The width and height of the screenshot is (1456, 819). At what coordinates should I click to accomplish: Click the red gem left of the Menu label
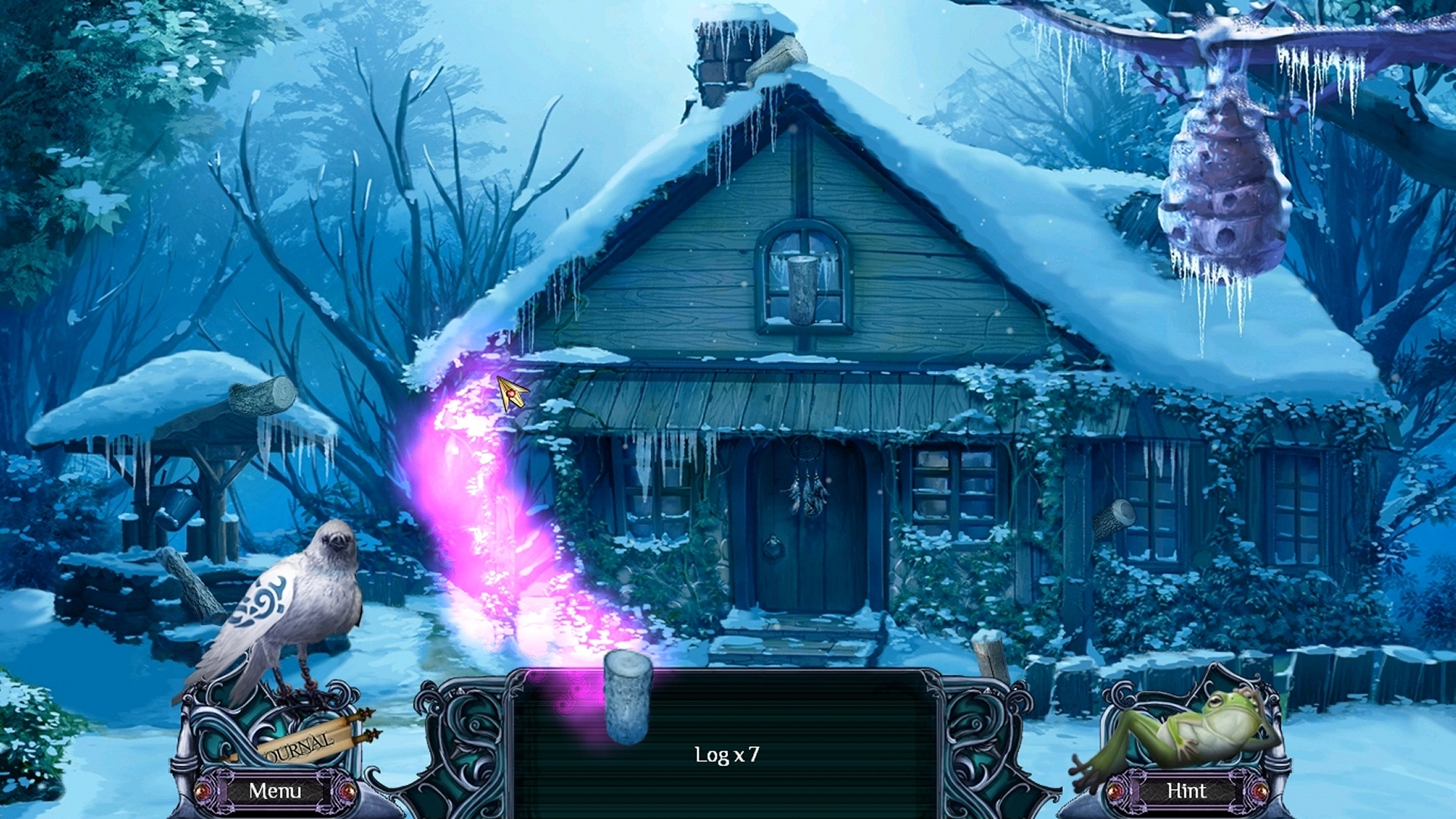203,792
